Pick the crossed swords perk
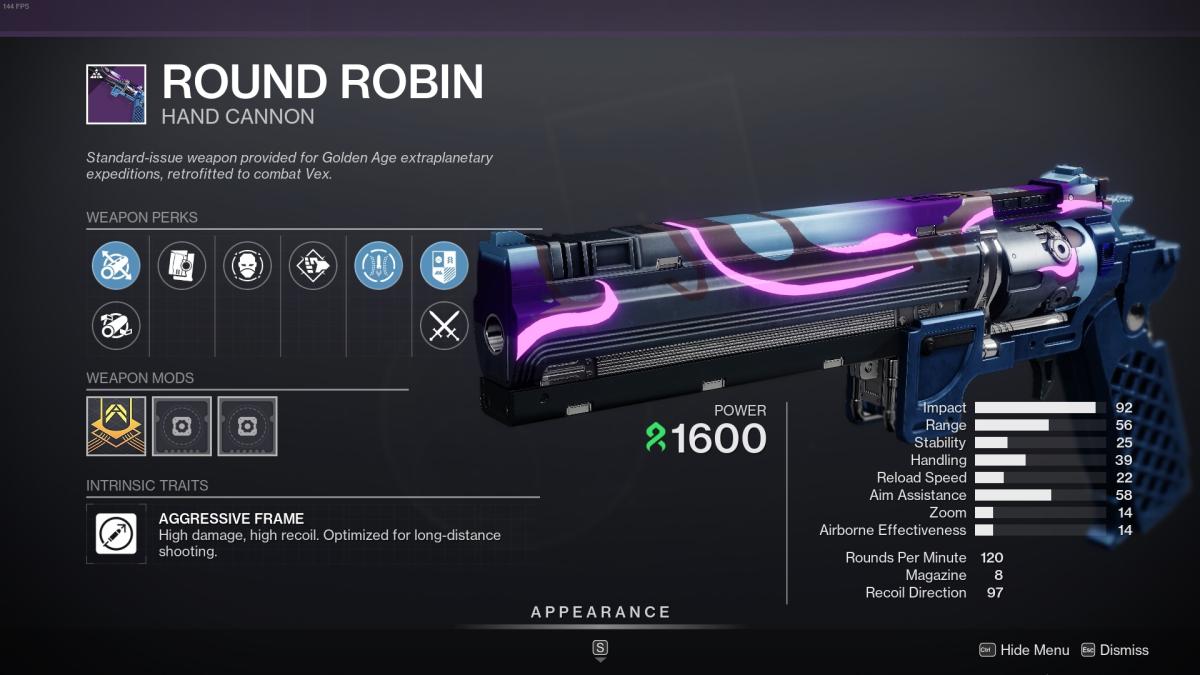This screenshot has height=675, width=1200. (x=444, y=325)
